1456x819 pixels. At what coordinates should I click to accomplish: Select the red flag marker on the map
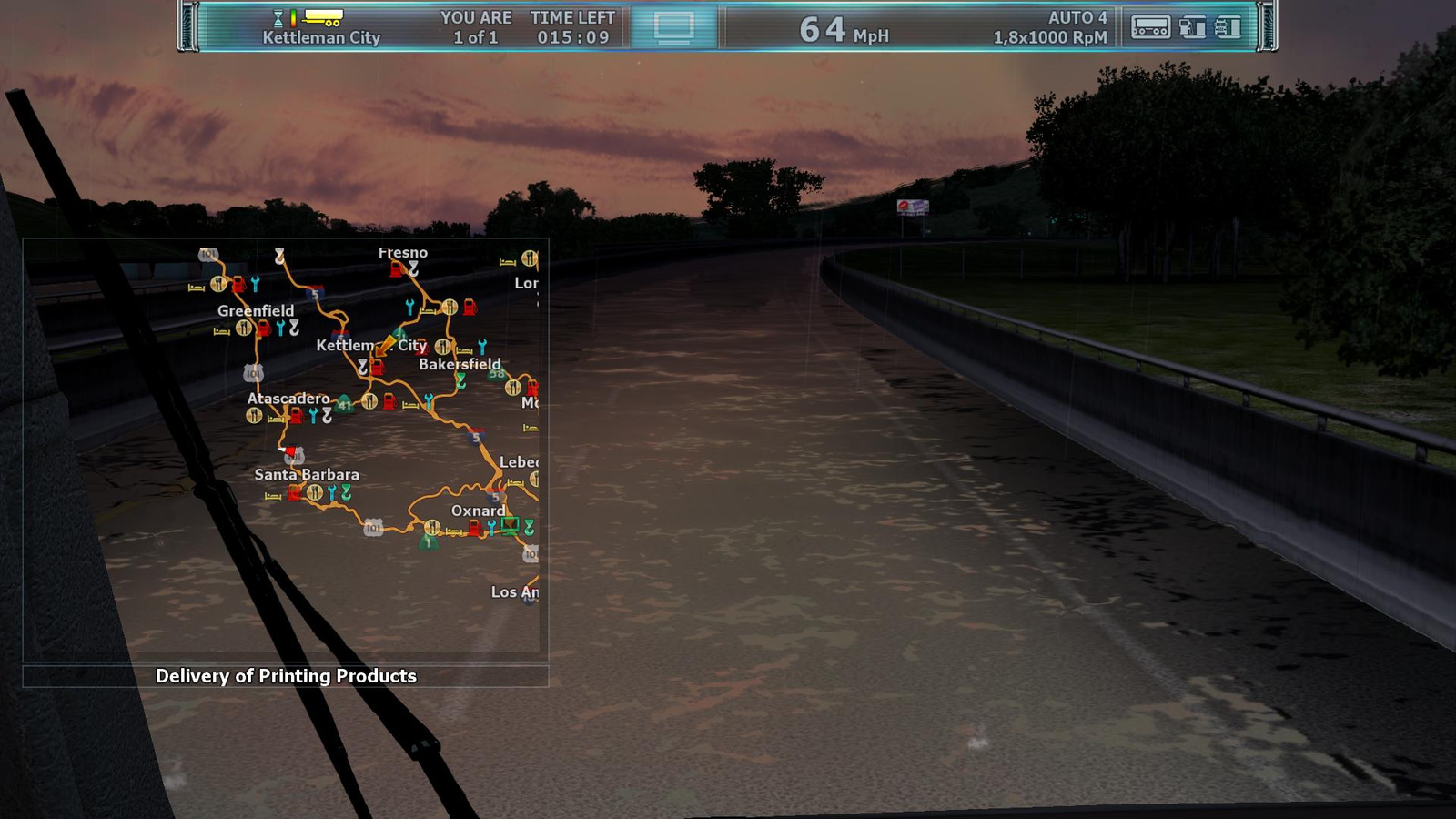point(289,450)
